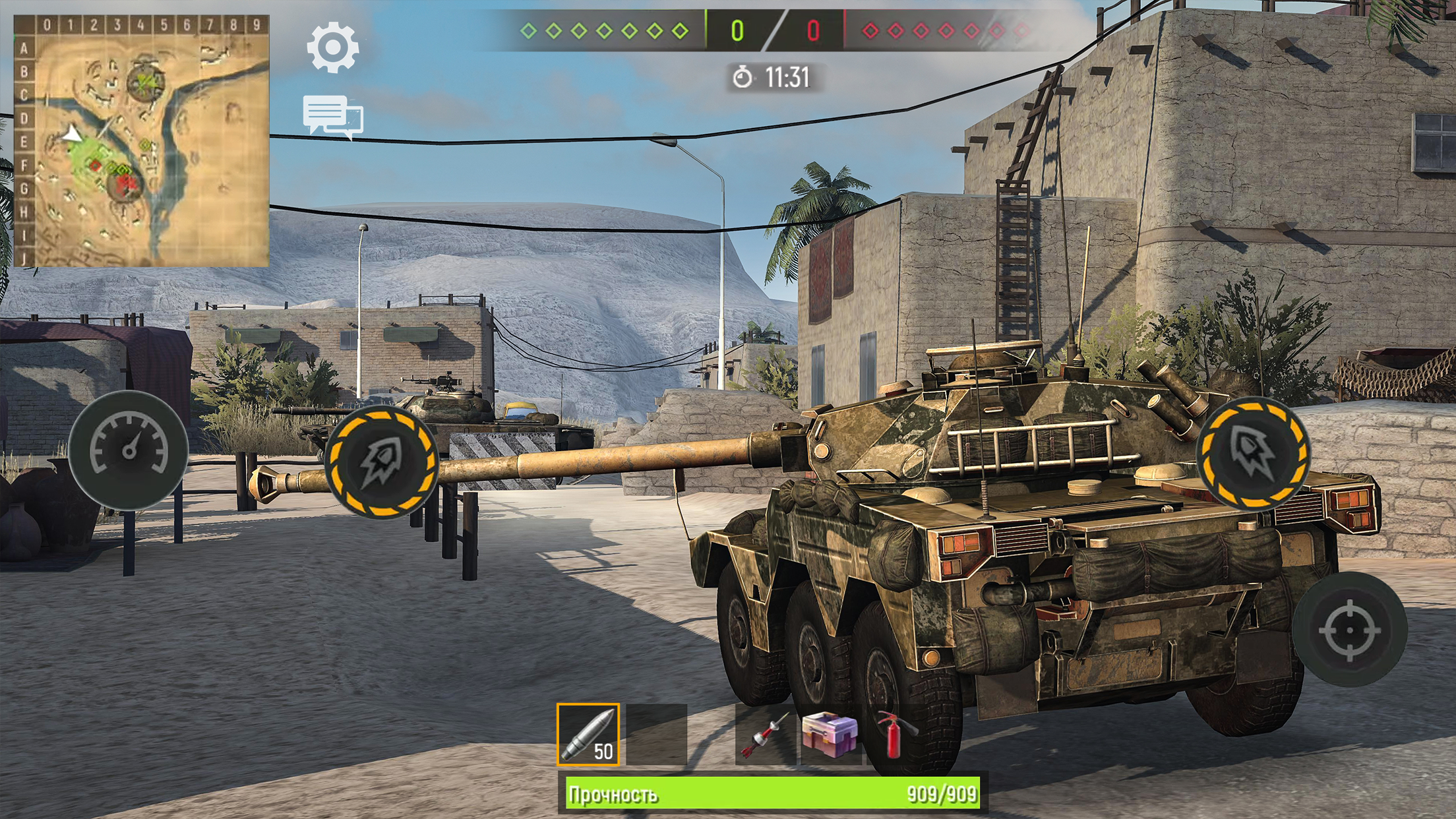
Task: Open the game settings gear
Action: pyautogui.click(x=332, y=48)
